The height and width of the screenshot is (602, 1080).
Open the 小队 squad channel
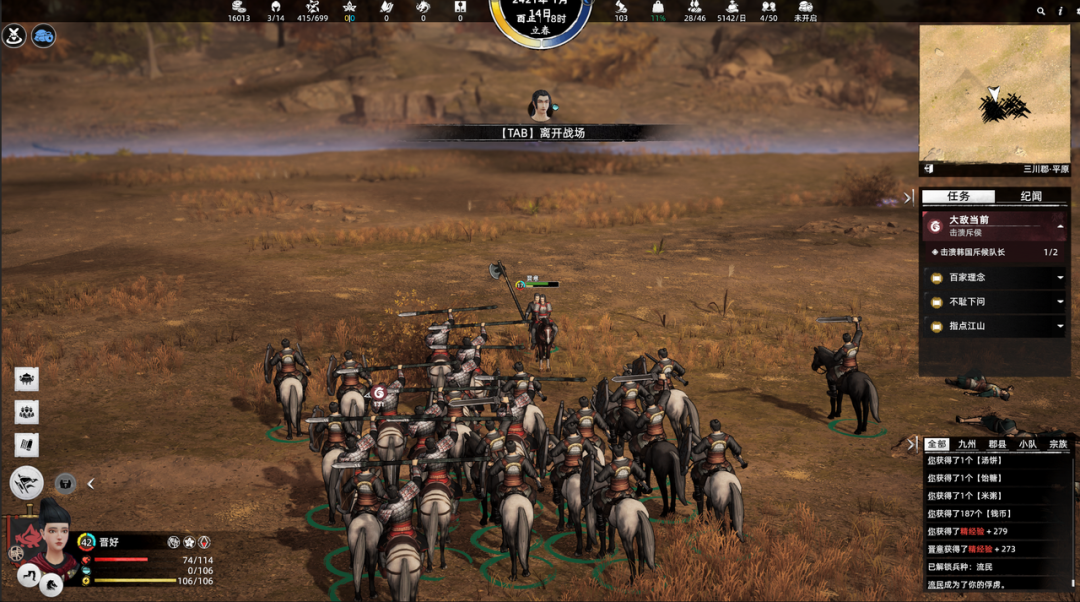click(x=1027, y=444)
